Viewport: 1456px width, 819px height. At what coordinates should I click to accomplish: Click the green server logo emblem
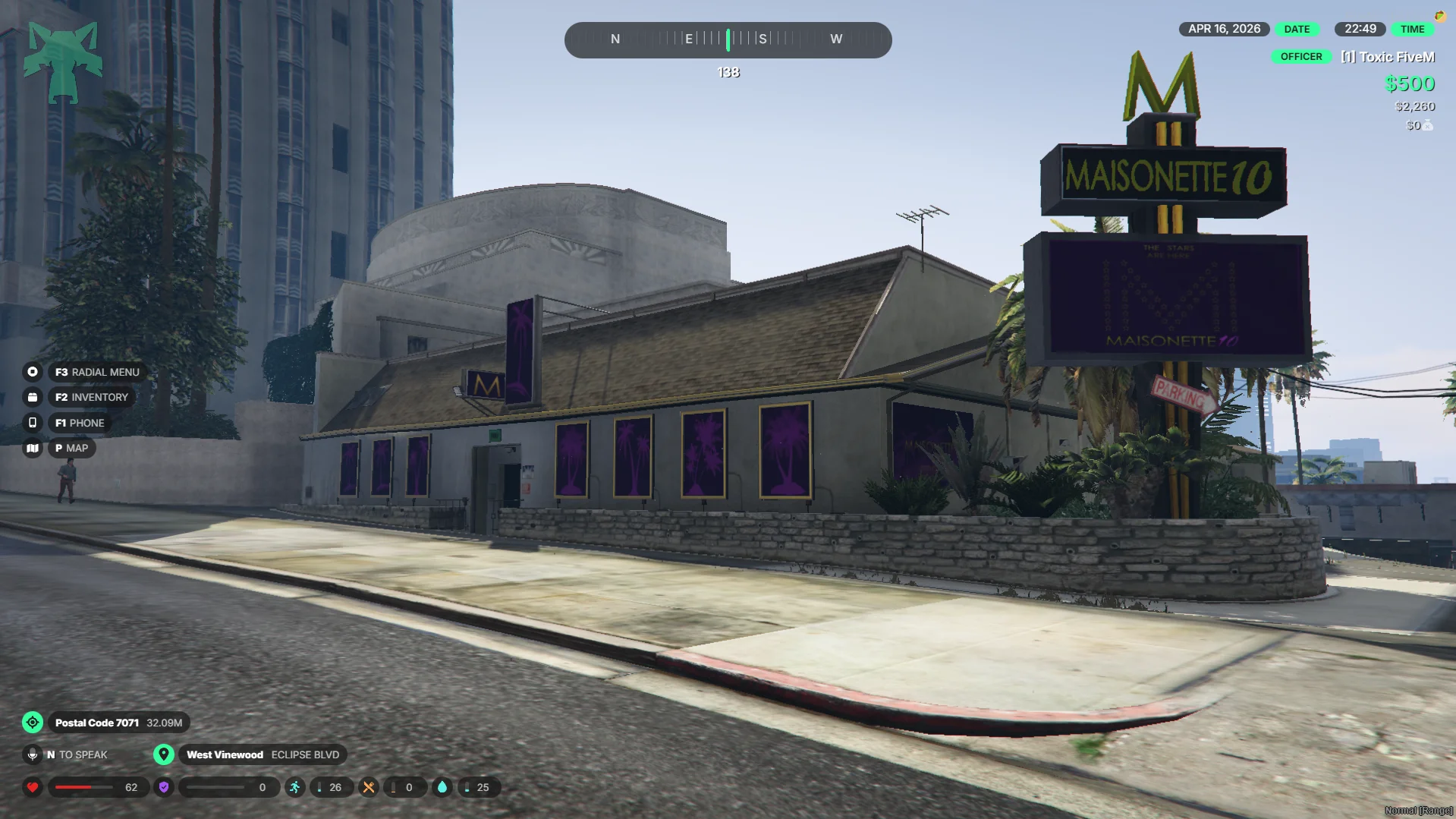(63, 62)
